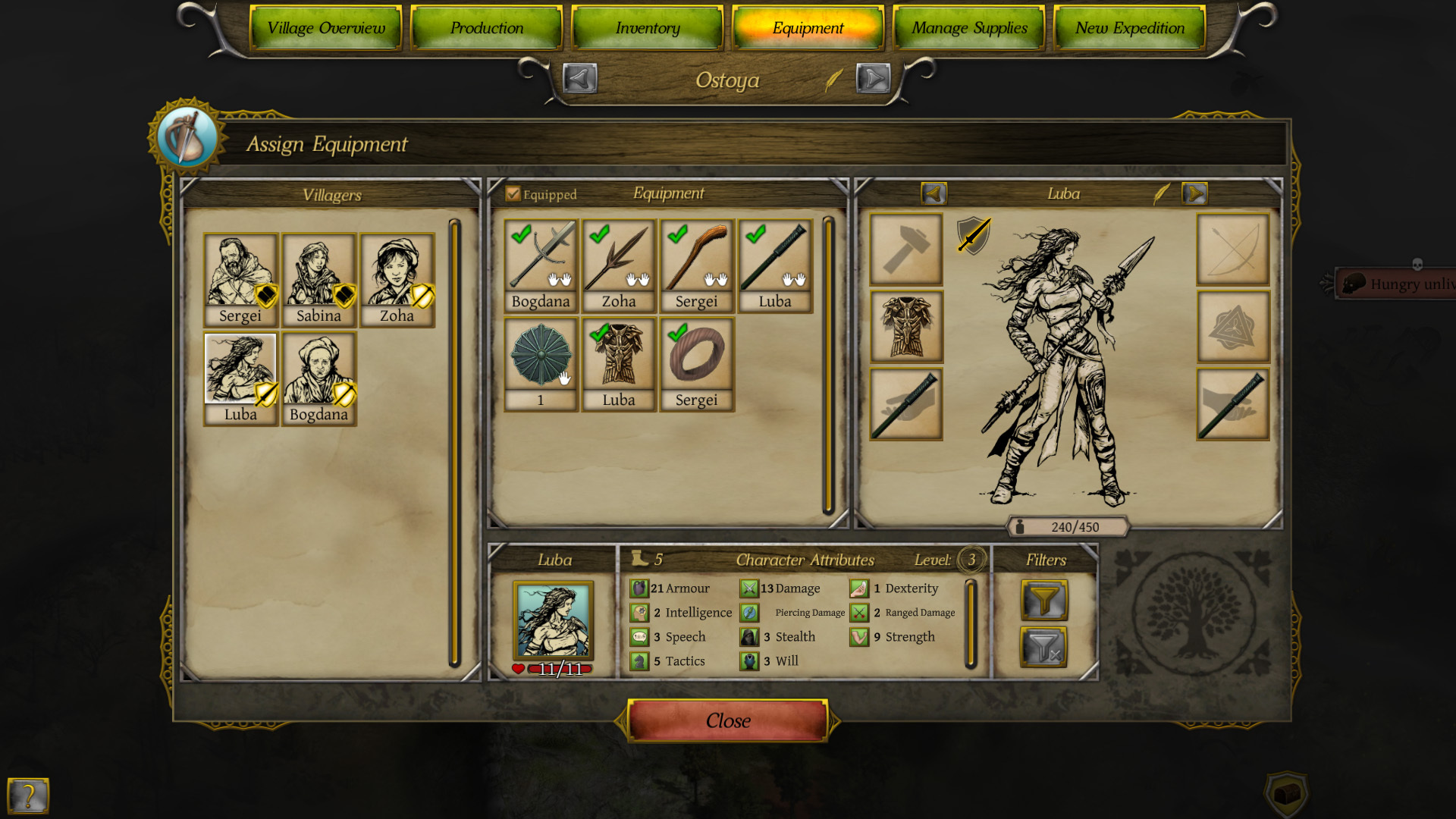Choose the ring equipped by Sergei
Screen dimensions: 1456x819
(696, 356)
